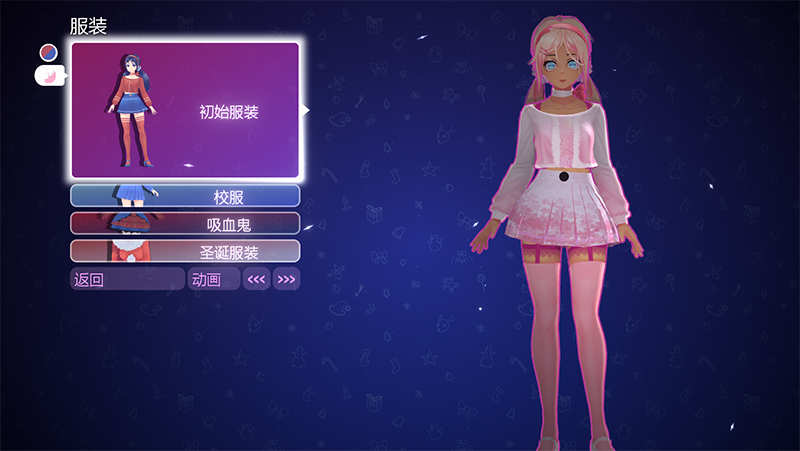Choose the 校服 school uniform outfit
Screen dimensions: 800x451
coord(185,196)
